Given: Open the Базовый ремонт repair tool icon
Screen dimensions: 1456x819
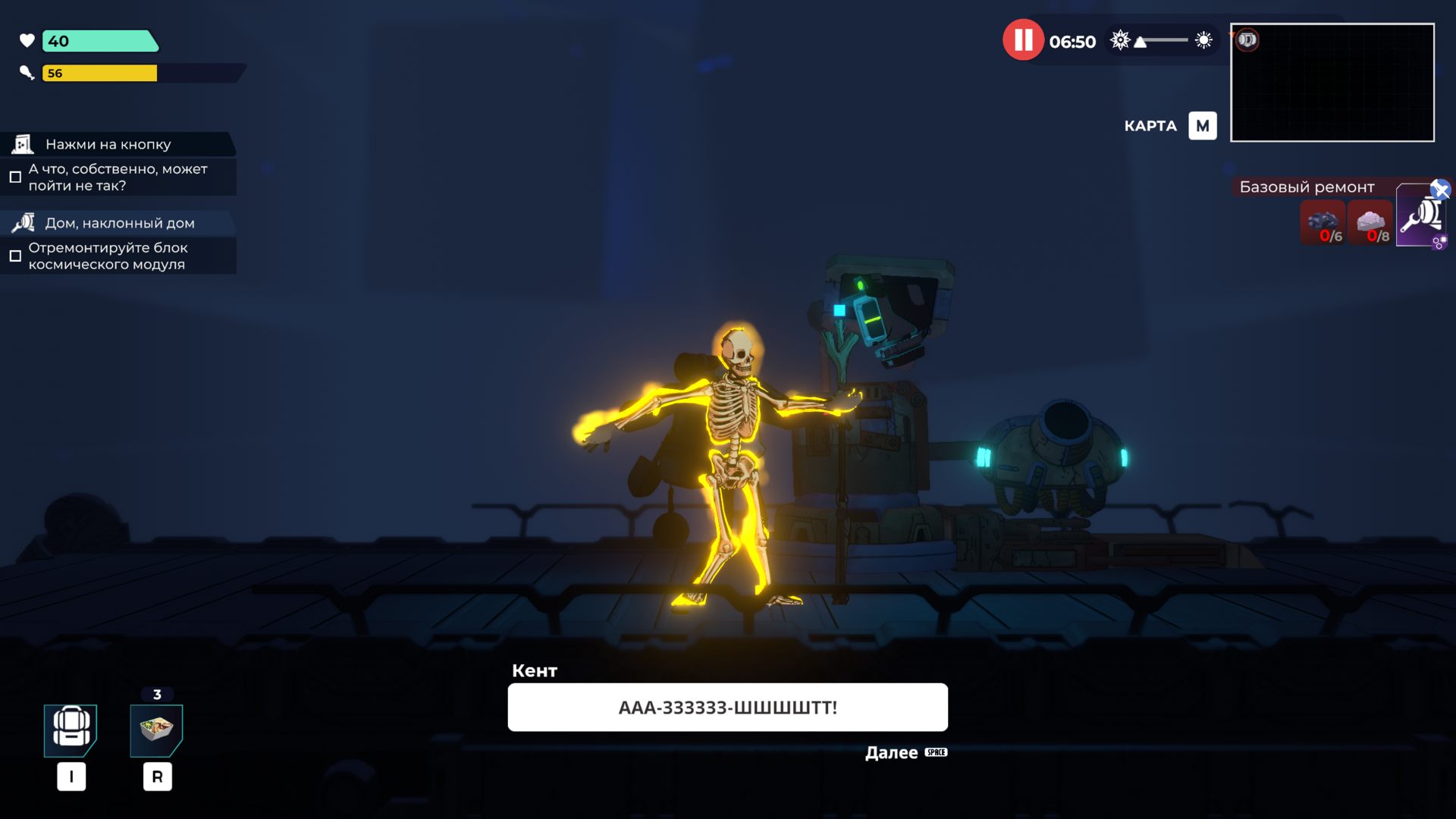Looking at the screenshot, I should [1419, 217].
